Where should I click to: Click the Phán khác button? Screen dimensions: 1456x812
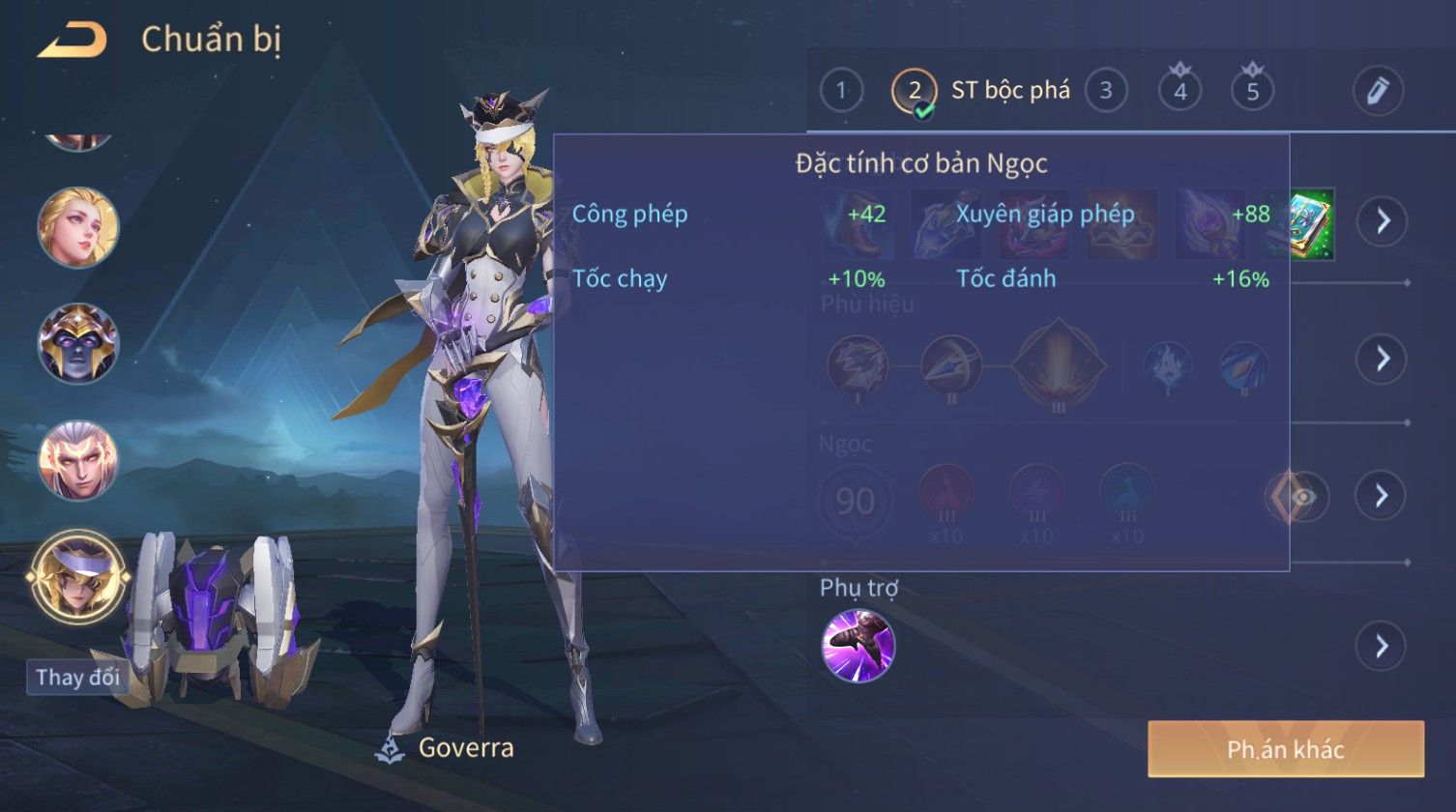1285,749
